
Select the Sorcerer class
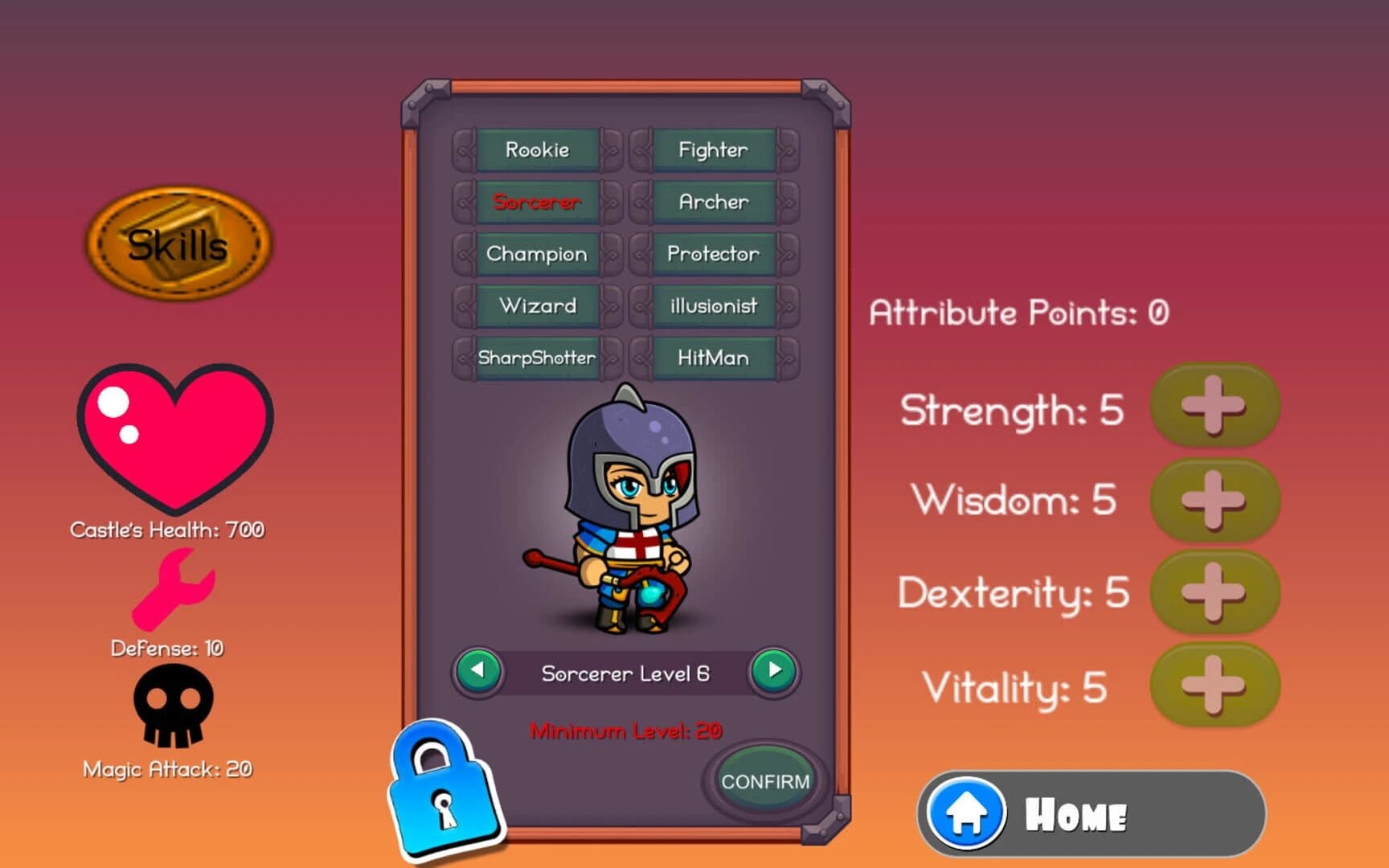coord(535,203)
